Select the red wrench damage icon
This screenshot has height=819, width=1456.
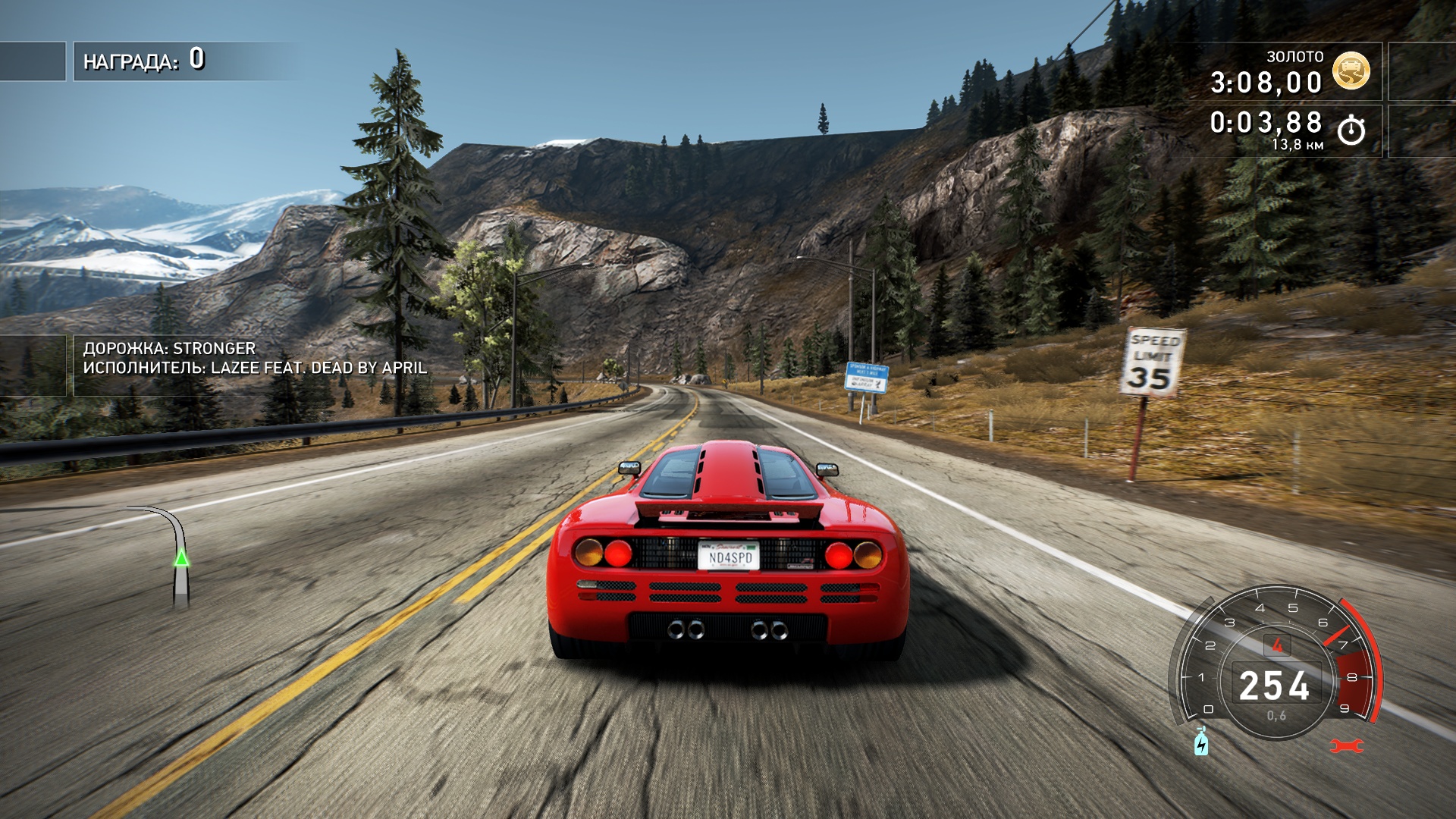[x=1347, y=746]
